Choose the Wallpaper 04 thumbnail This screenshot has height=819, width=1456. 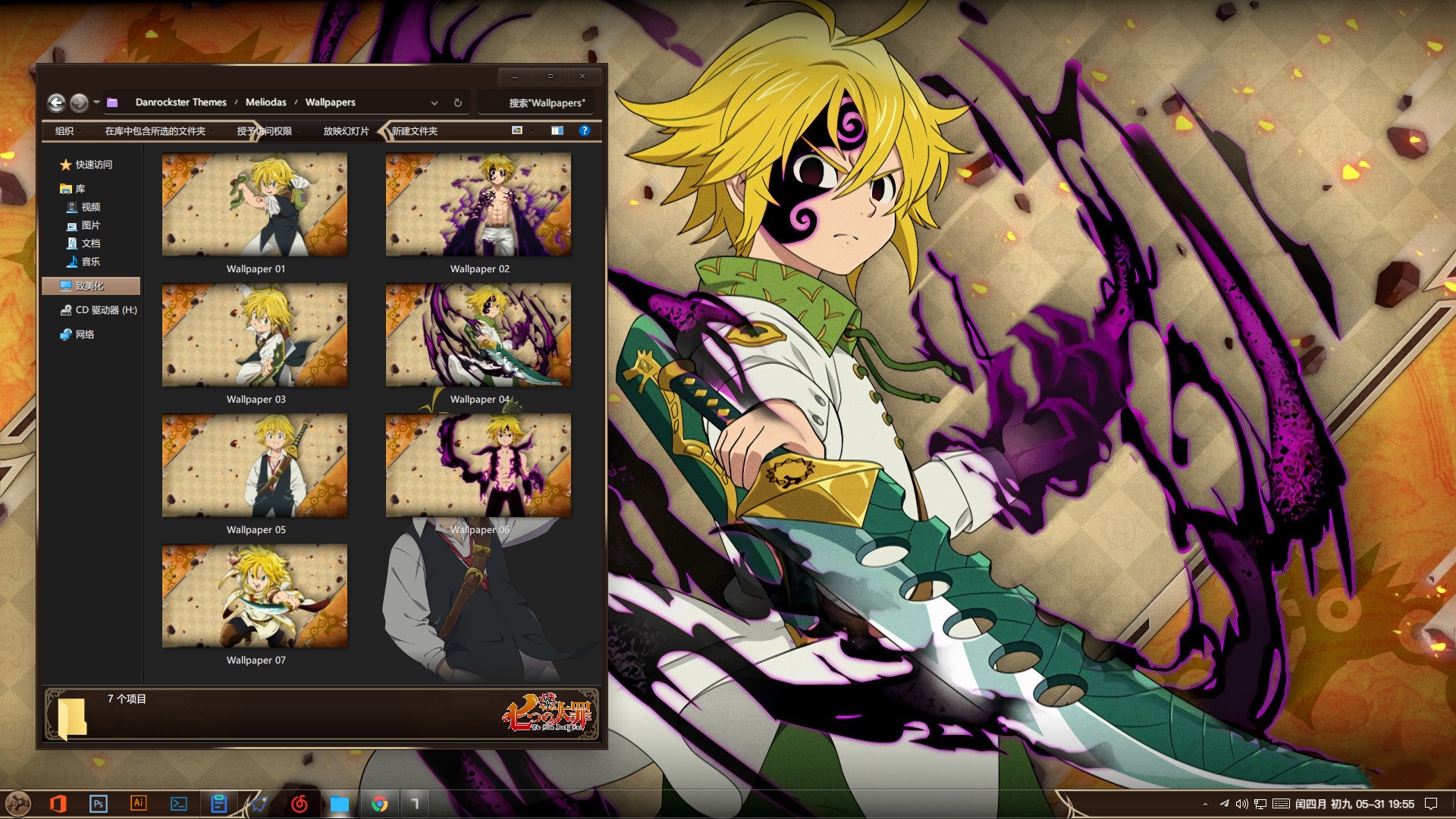pos(479,335)
